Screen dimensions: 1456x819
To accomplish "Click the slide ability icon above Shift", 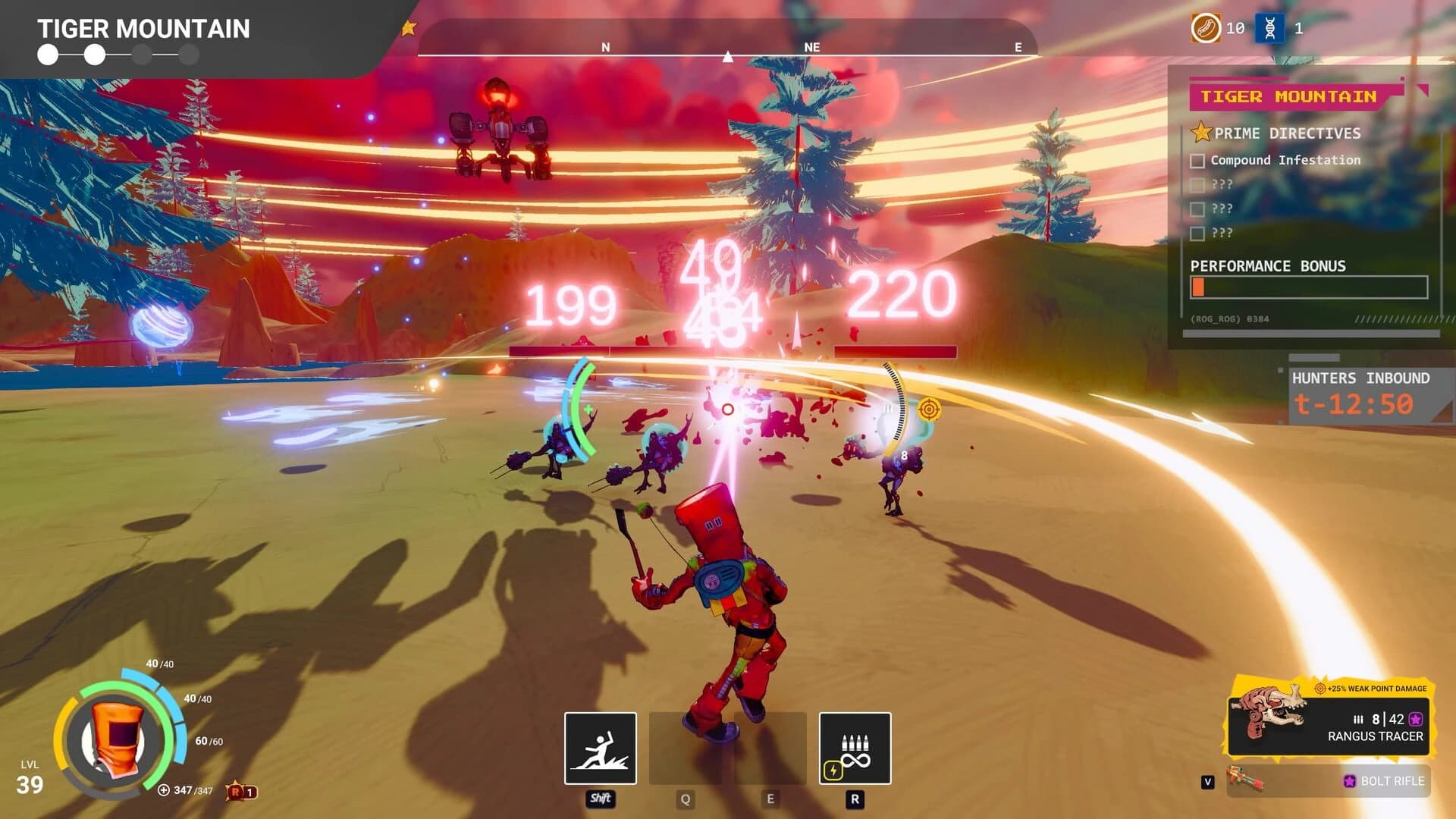I will point(599,749).
